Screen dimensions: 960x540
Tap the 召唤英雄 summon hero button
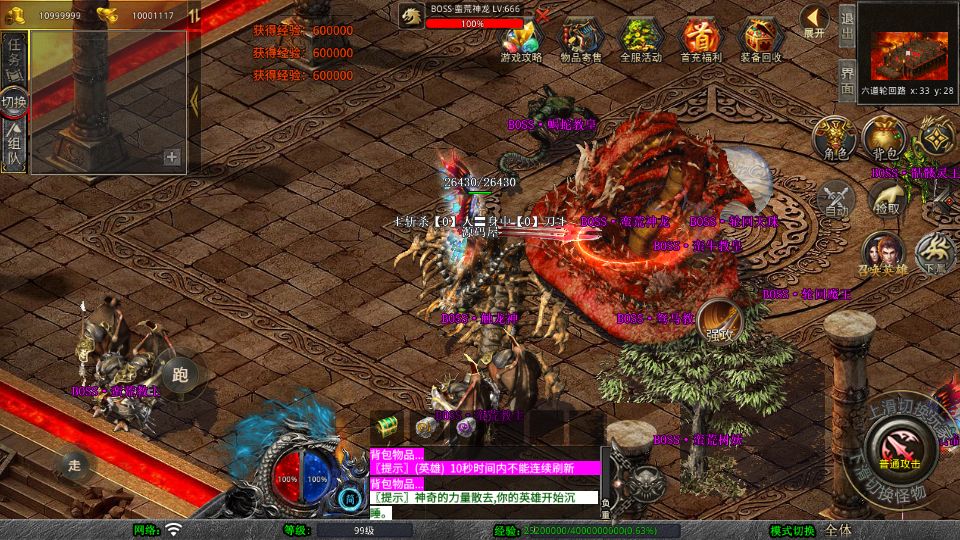tap(883, 254)
